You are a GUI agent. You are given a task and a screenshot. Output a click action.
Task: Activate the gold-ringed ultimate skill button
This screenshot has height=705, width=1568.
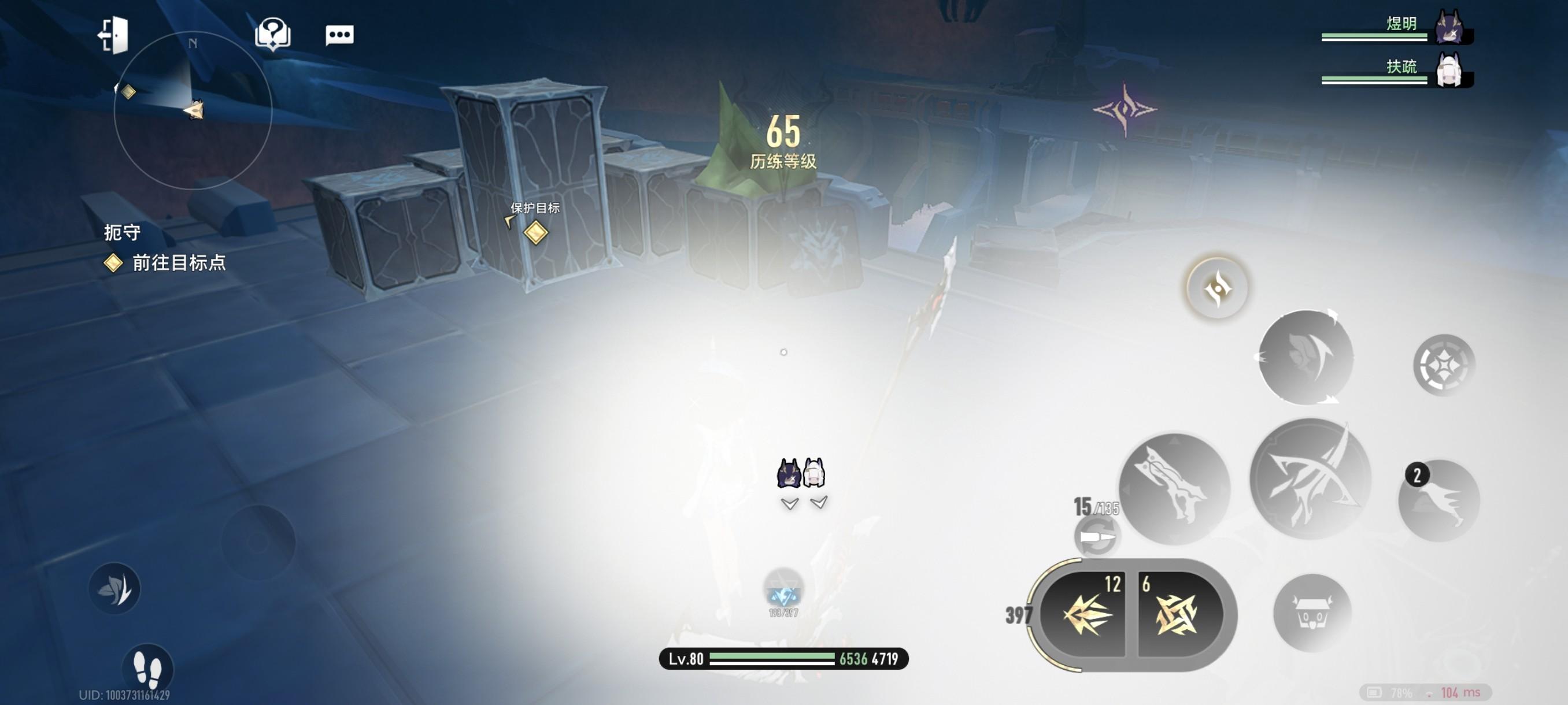pyautogui.click(x=1217, y=288)
